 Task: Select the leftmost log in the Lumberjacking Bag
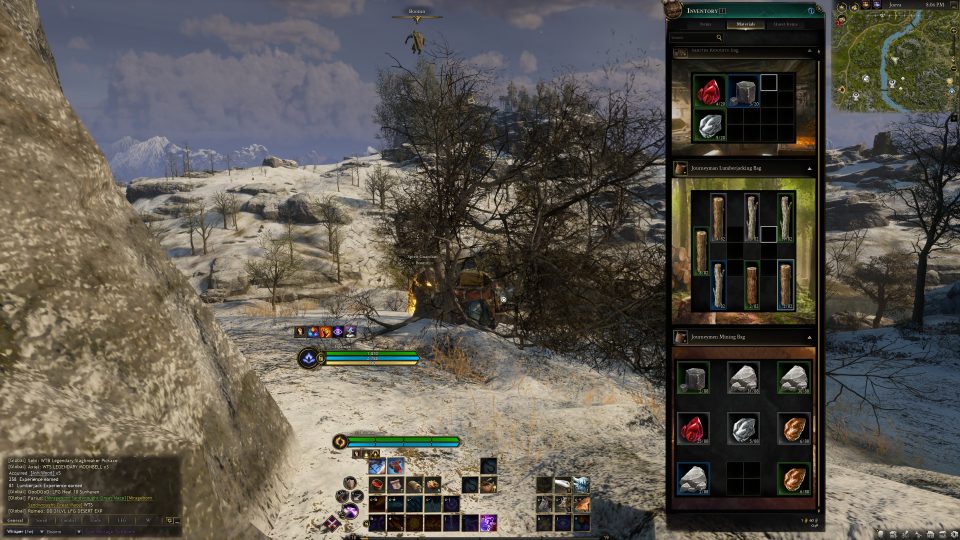(698, 250)
